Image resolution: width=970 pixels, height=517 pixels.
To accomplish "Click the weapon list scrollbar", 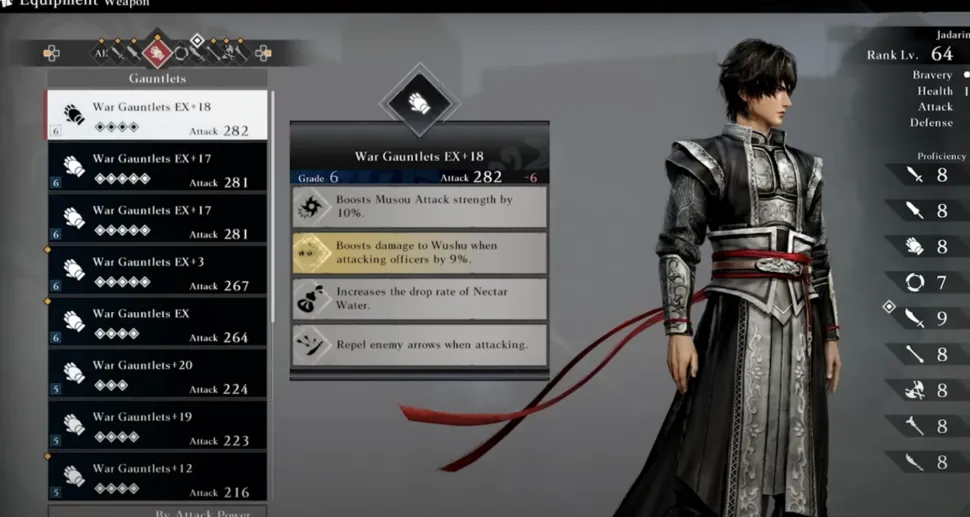I will click(x=272, y=200).
